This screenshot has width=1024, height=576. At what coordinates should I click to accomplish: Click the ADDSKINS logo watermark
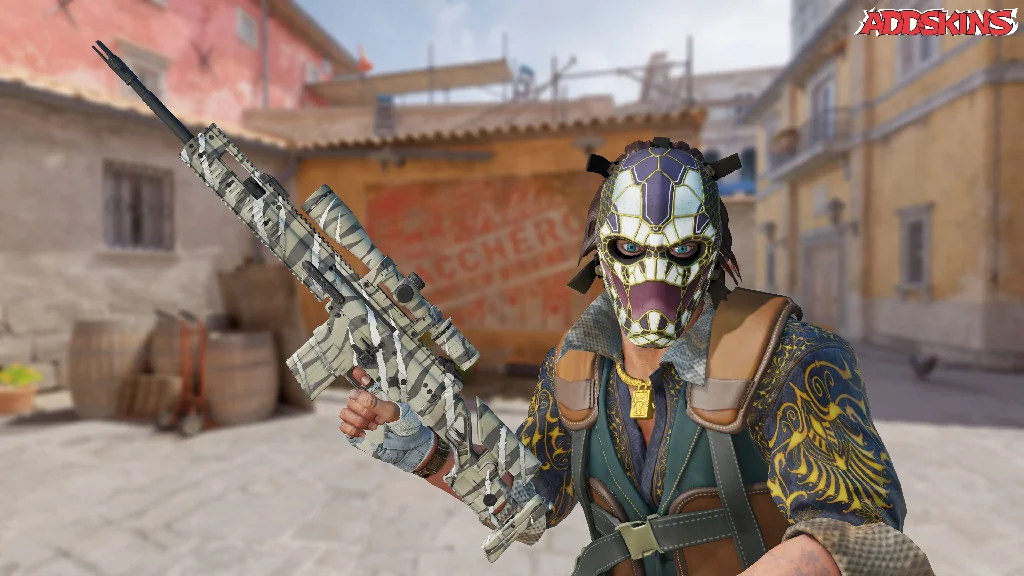(936, 22)
